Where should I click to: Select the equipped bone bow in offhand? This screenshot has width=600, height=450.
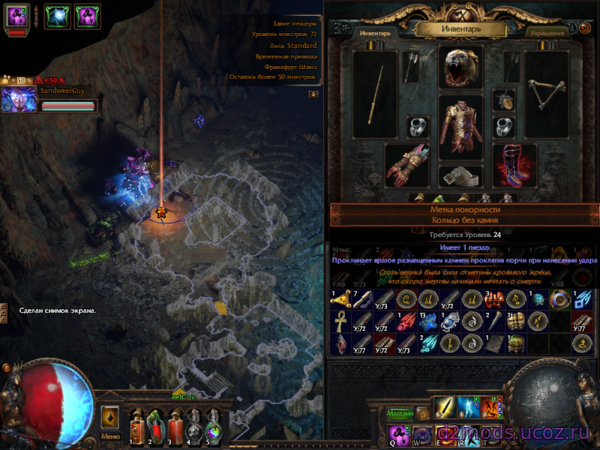pos(544,95)
